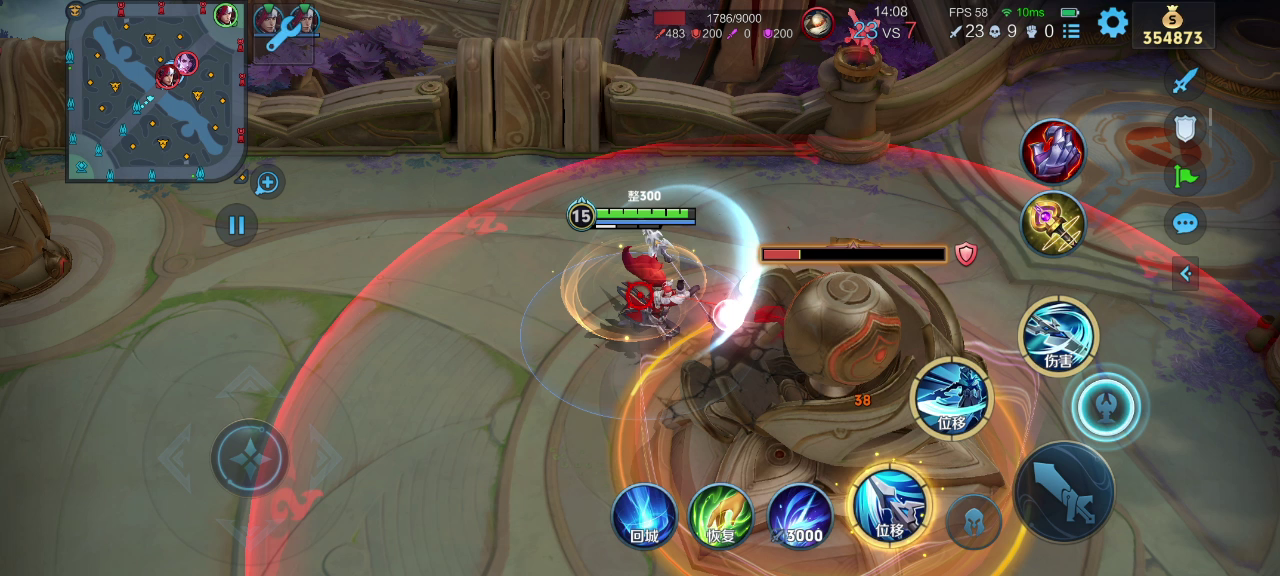Viewport: 1280px width, 576px height.
Task: Send the green flag gather signal
Action: pyautogui.click(x=1185, y=177)
